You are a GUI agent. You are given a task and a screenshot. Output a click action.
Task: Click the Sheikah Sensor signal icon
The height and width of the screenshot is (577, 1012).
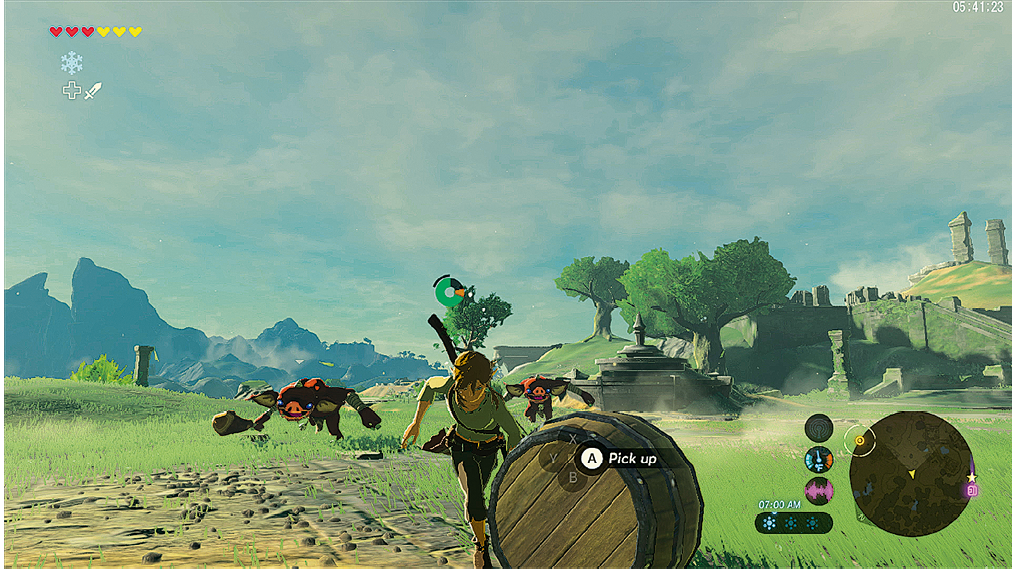[x=818, y=428]
